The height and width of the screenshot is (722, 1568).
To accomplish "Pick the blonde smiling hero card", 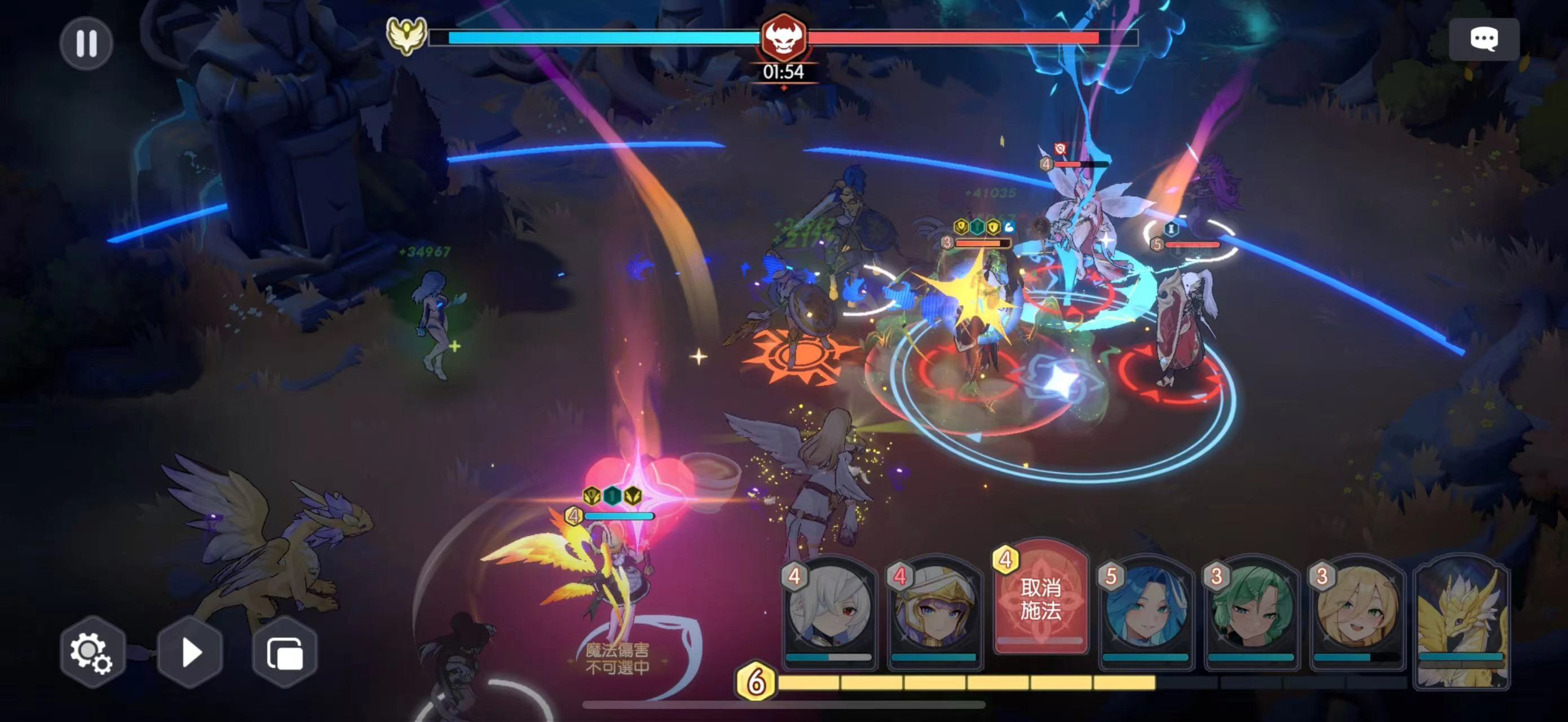I will (1356, 612).
